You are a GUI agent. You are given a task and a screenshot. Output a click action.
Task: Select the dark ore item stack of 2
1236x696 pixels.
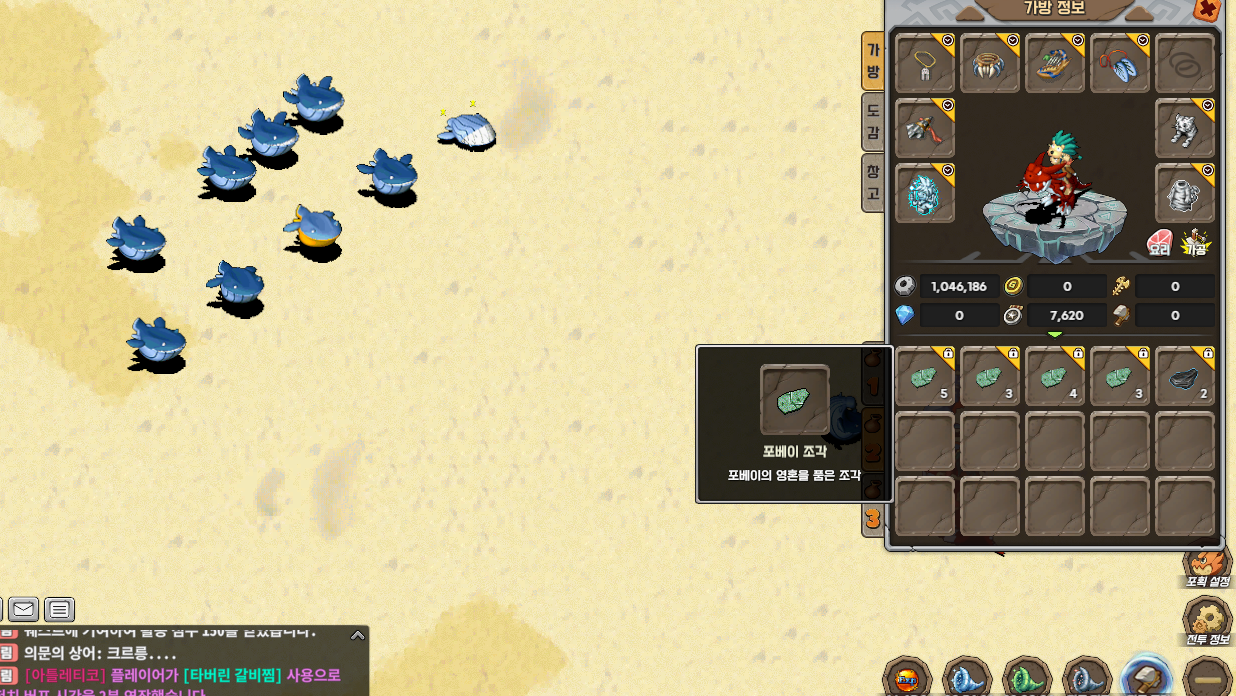point(1185,377)
